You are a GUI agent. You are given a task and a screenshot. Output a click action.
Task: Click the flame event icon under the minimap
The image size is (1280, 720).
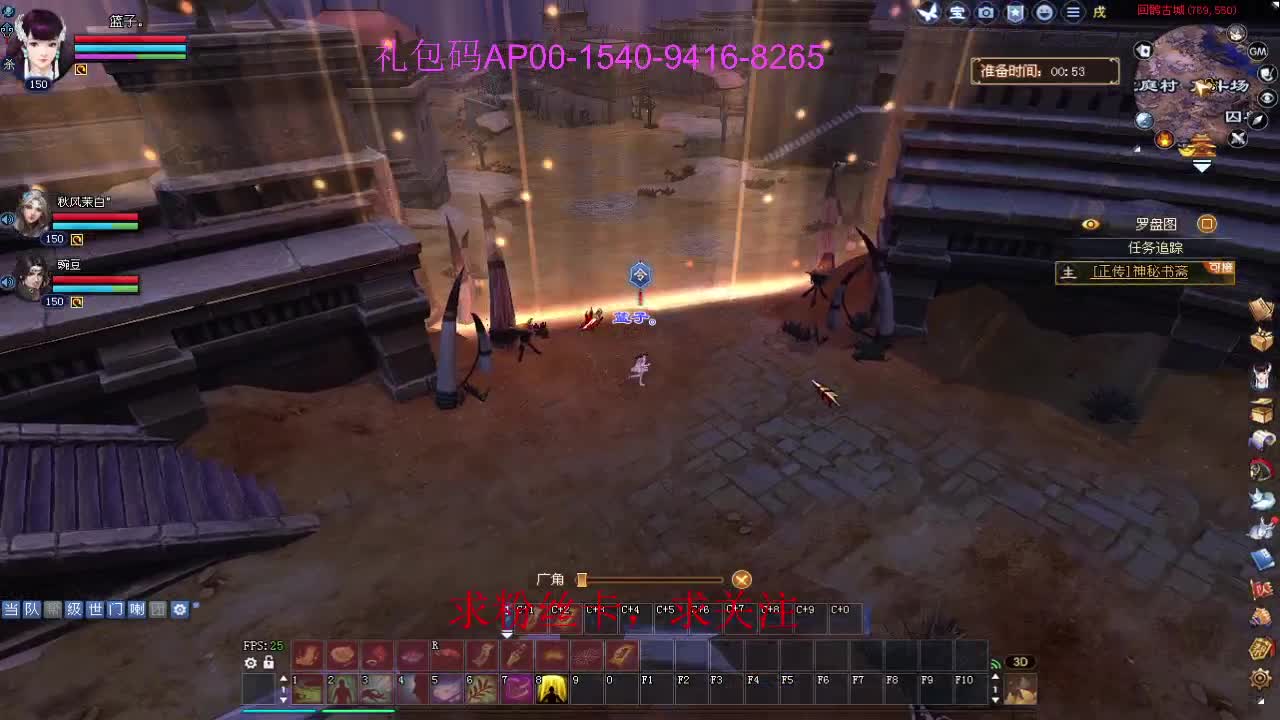click(x=1164, y=138)
